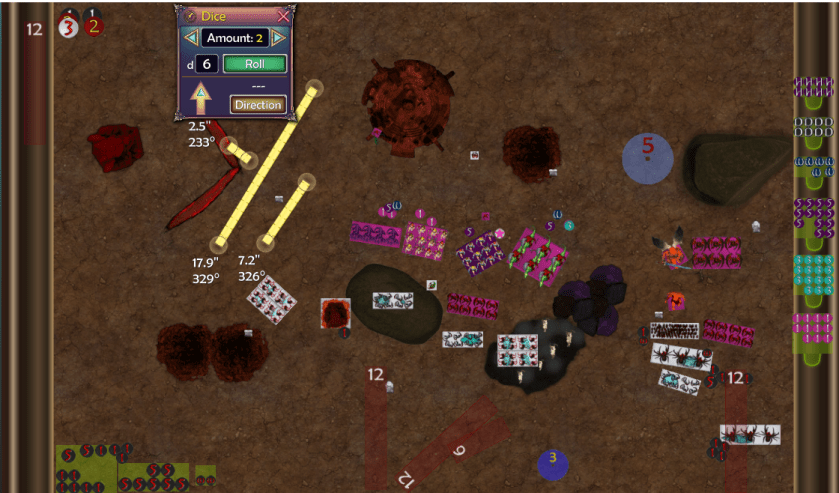Select the red counter token marked 2
The width and height of the screenshot is (839, 493).
click(93, 26)
